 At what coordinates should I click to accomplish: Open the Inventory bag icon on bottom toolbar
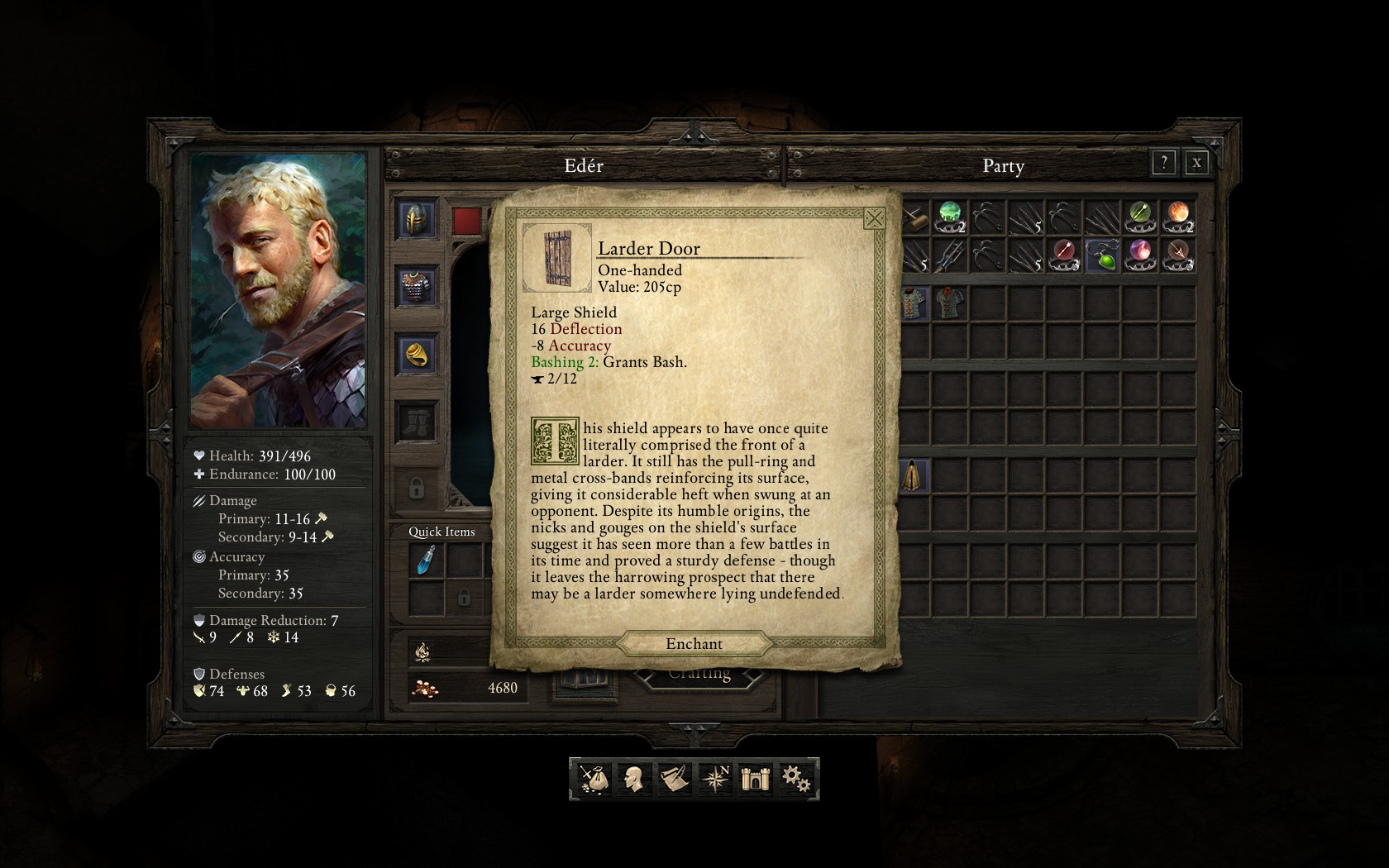pos(594,778)
